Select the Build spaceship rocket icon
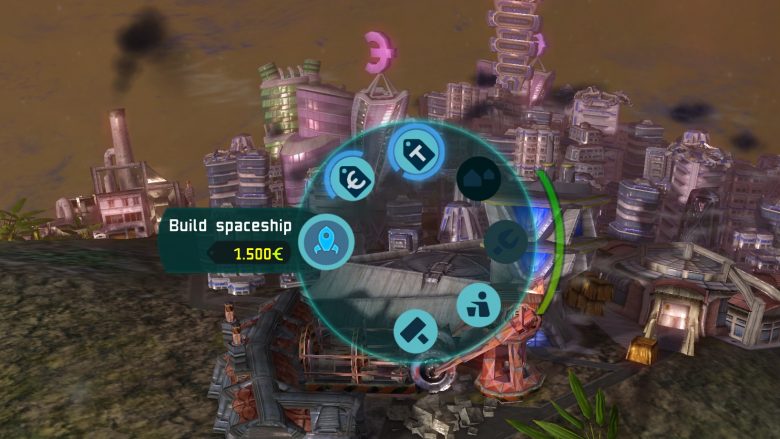Viewport: 780px width, 439px height. coord(326,240)
